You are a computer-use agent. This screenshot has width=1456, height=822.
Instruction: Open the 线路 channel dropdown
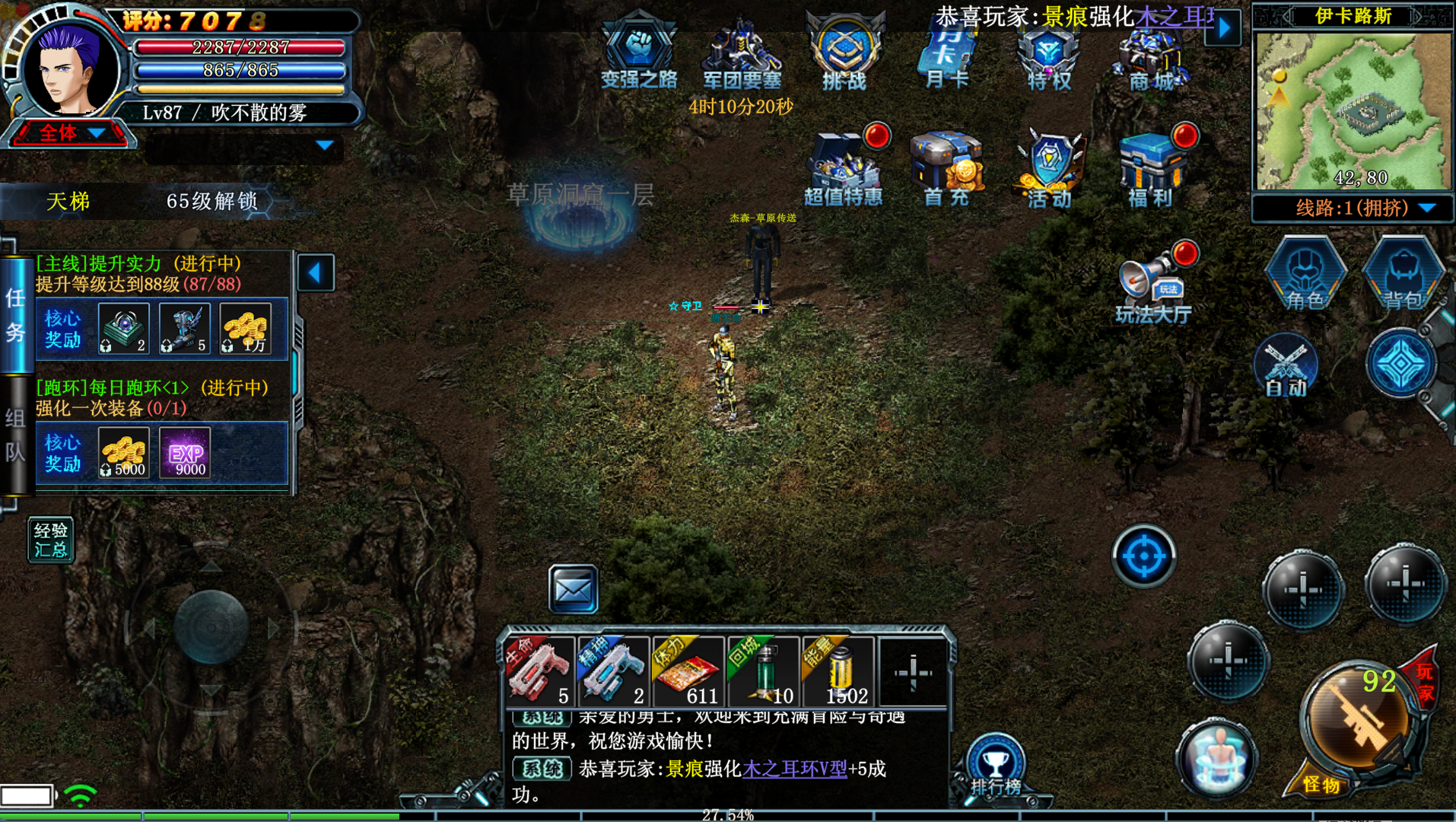(x=1353, y=208)
